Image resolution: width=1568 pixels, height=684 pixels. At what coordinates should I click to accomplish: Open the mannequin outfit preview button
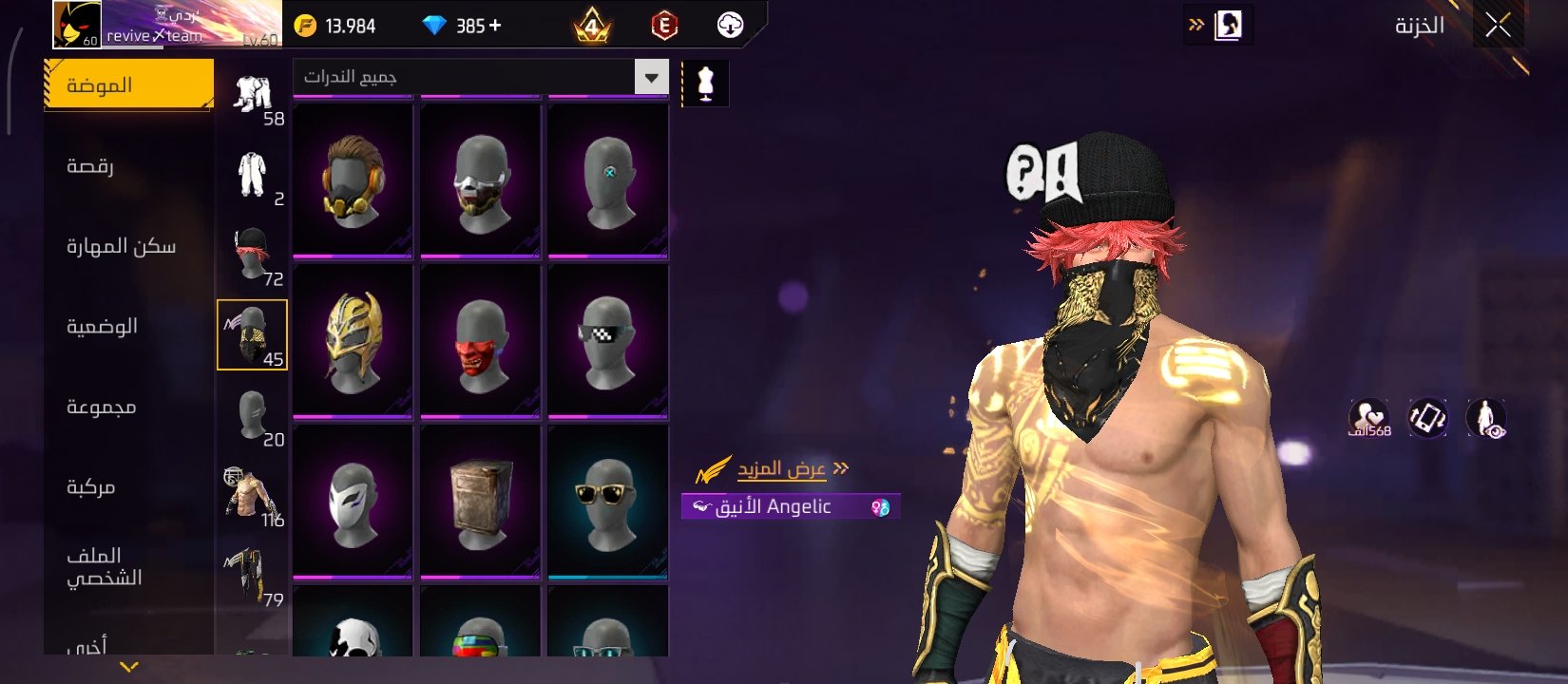tap(705, 84)
